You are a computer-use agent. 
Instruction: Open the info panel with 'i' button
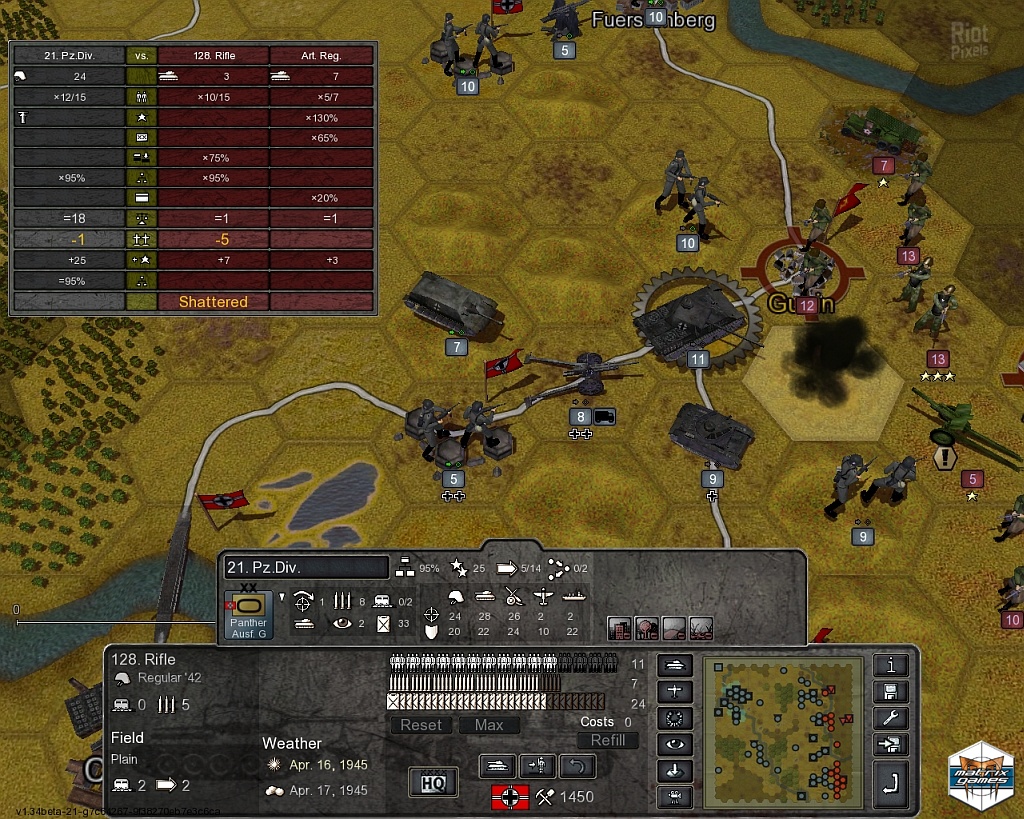890,665
